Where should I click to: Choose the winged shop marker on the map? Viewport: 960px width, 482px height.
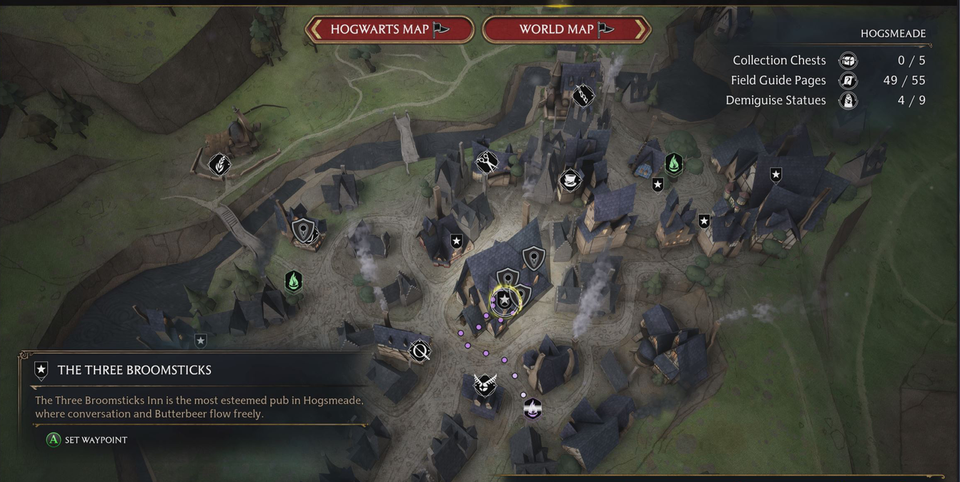[484, 385]
